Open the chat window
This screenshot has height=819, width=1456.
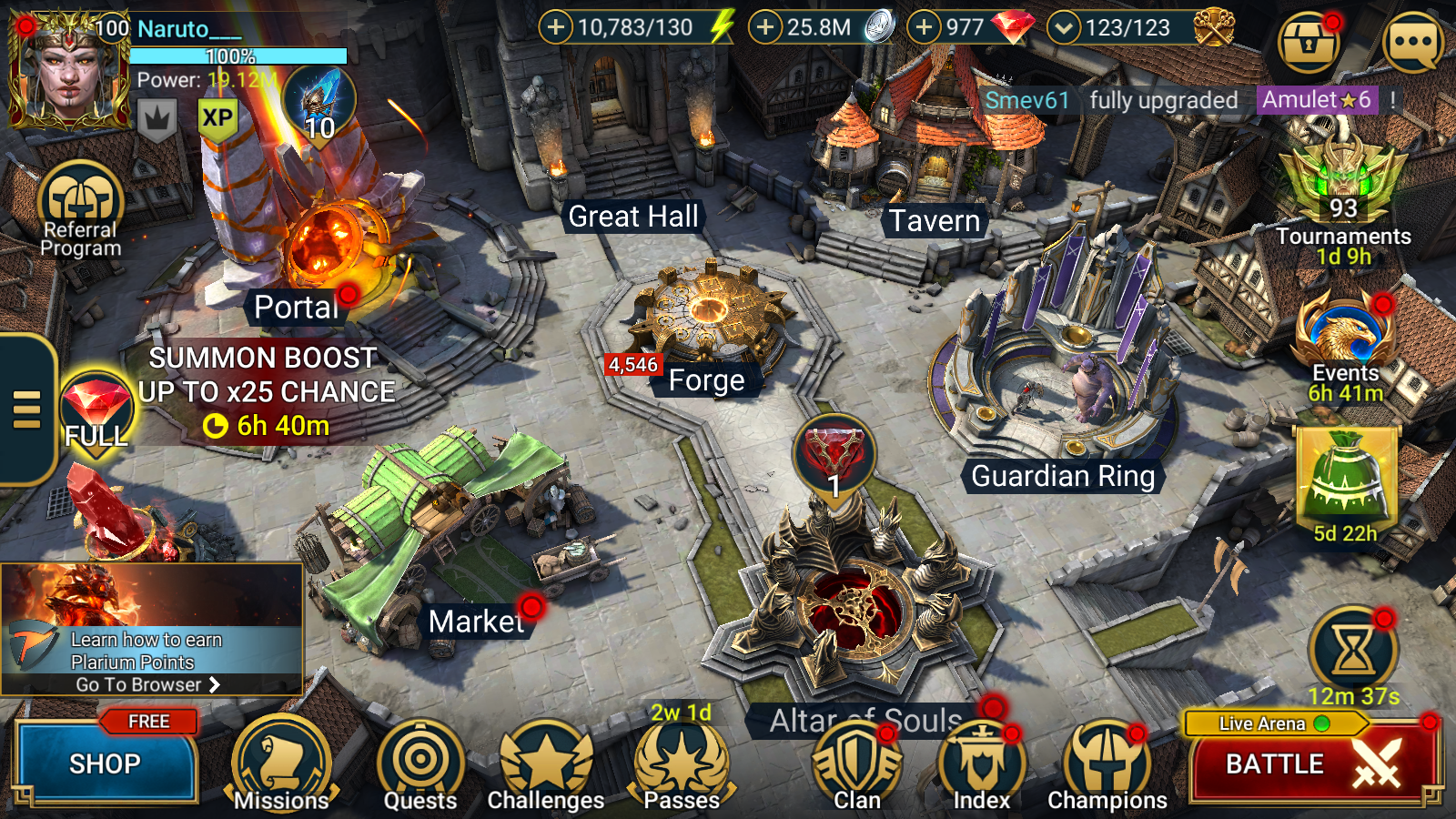[x=1412, y=42]
